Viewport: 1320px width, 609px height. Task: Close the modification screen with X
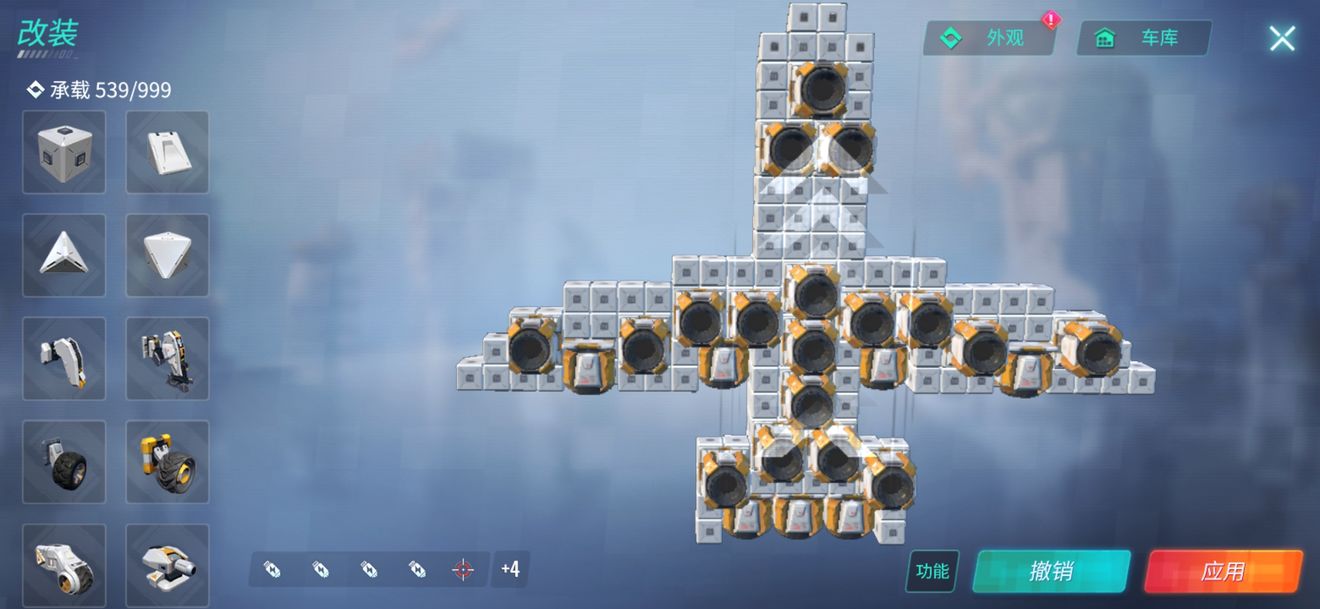point(1281,39)
